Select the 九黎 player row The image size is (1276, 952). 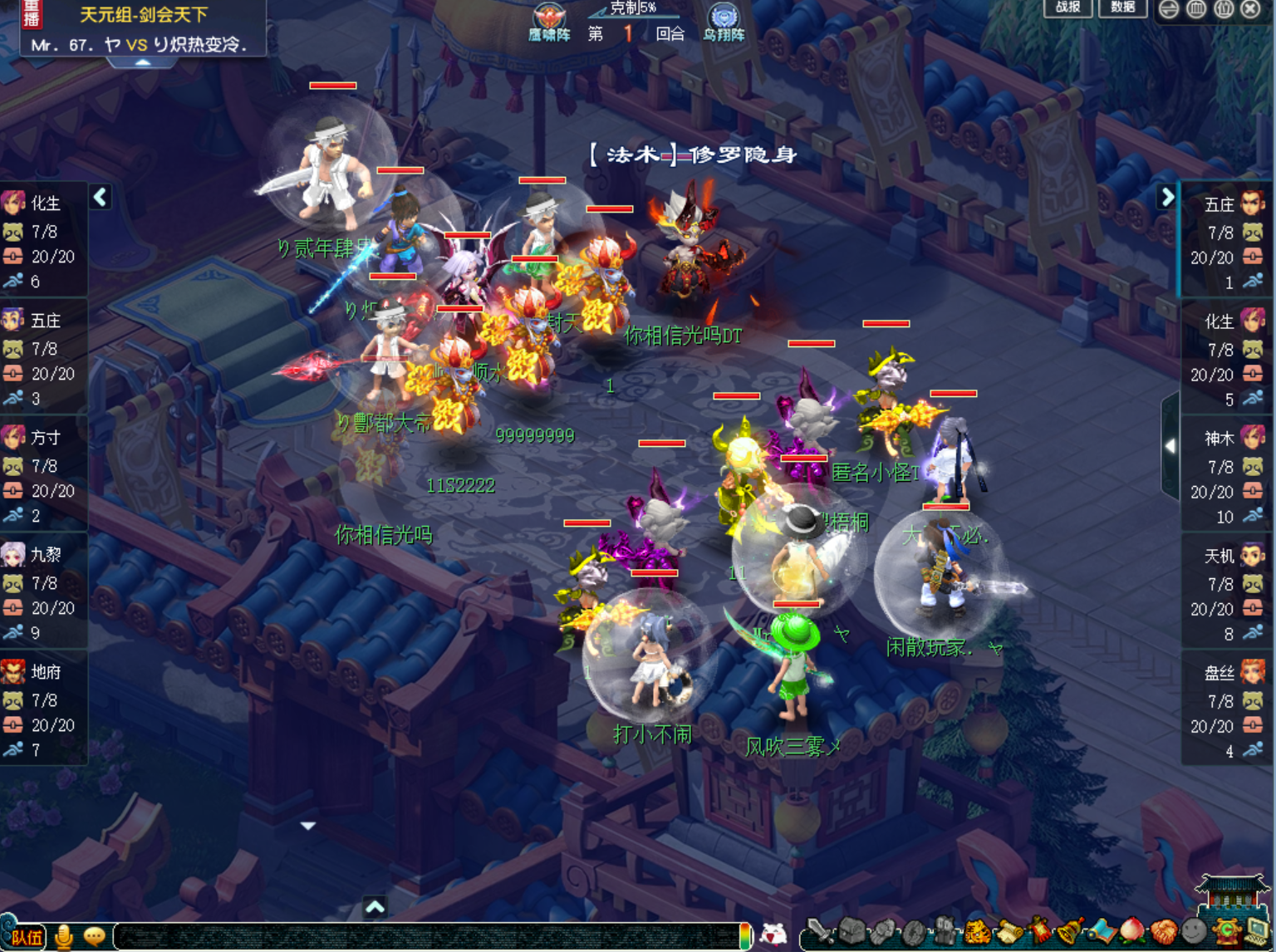tap(43, 592)
